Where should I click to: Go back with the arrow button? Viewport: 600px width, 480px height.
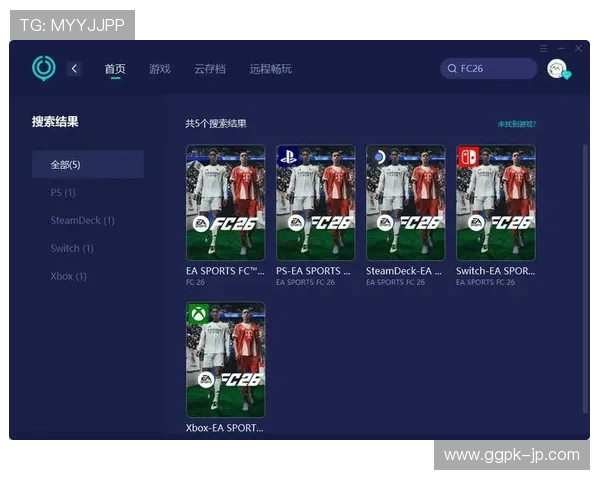(74, 68)
